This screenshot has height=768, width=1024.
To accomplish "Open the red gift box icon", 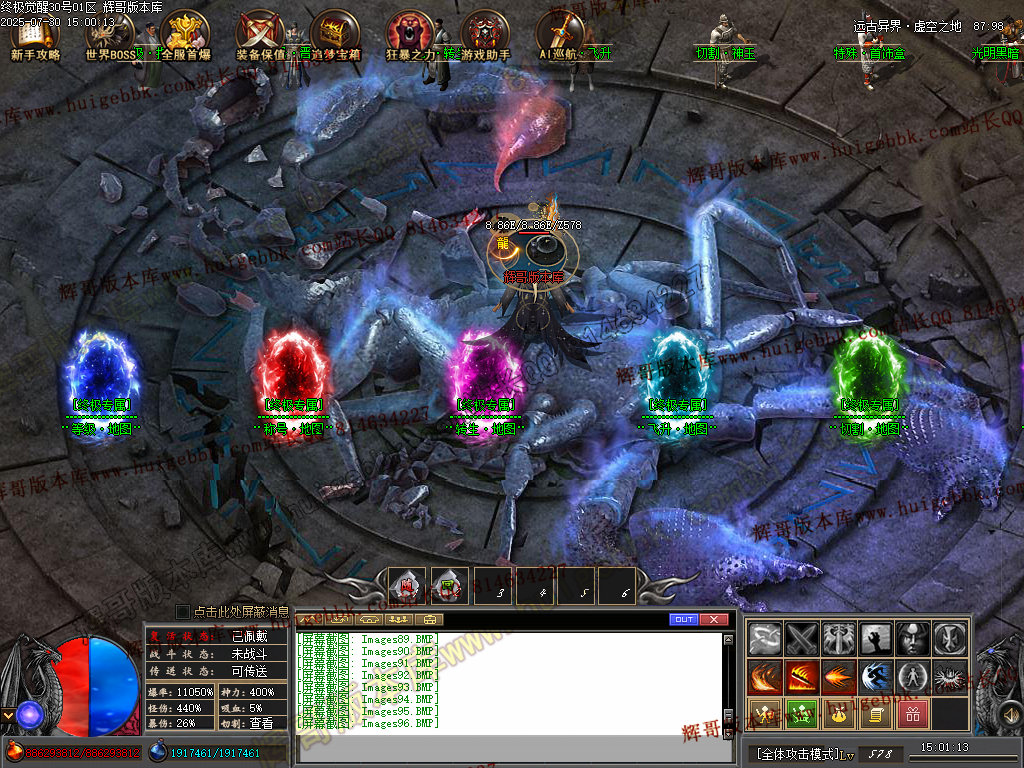I will 912,714.
